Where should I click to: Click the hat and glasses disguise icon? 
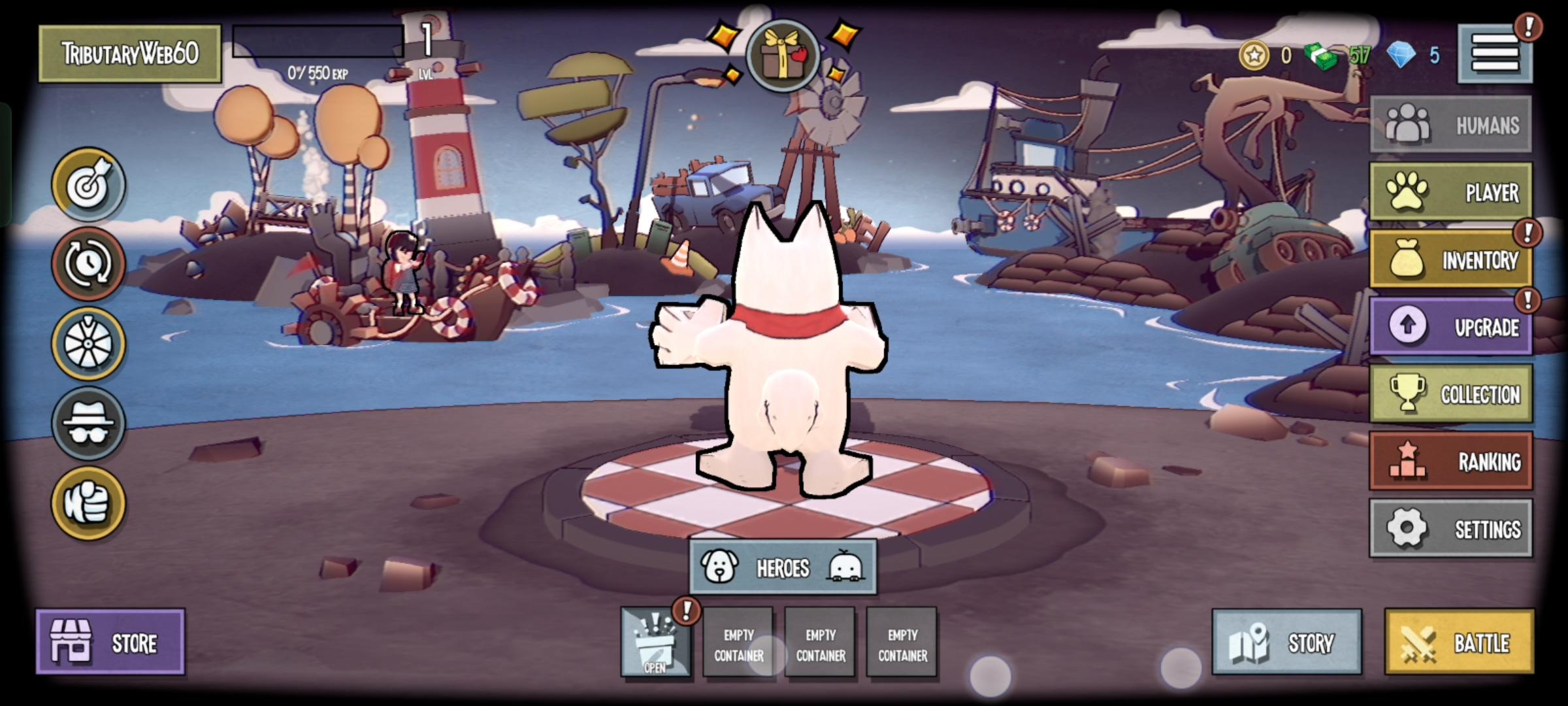click(88, 424)
